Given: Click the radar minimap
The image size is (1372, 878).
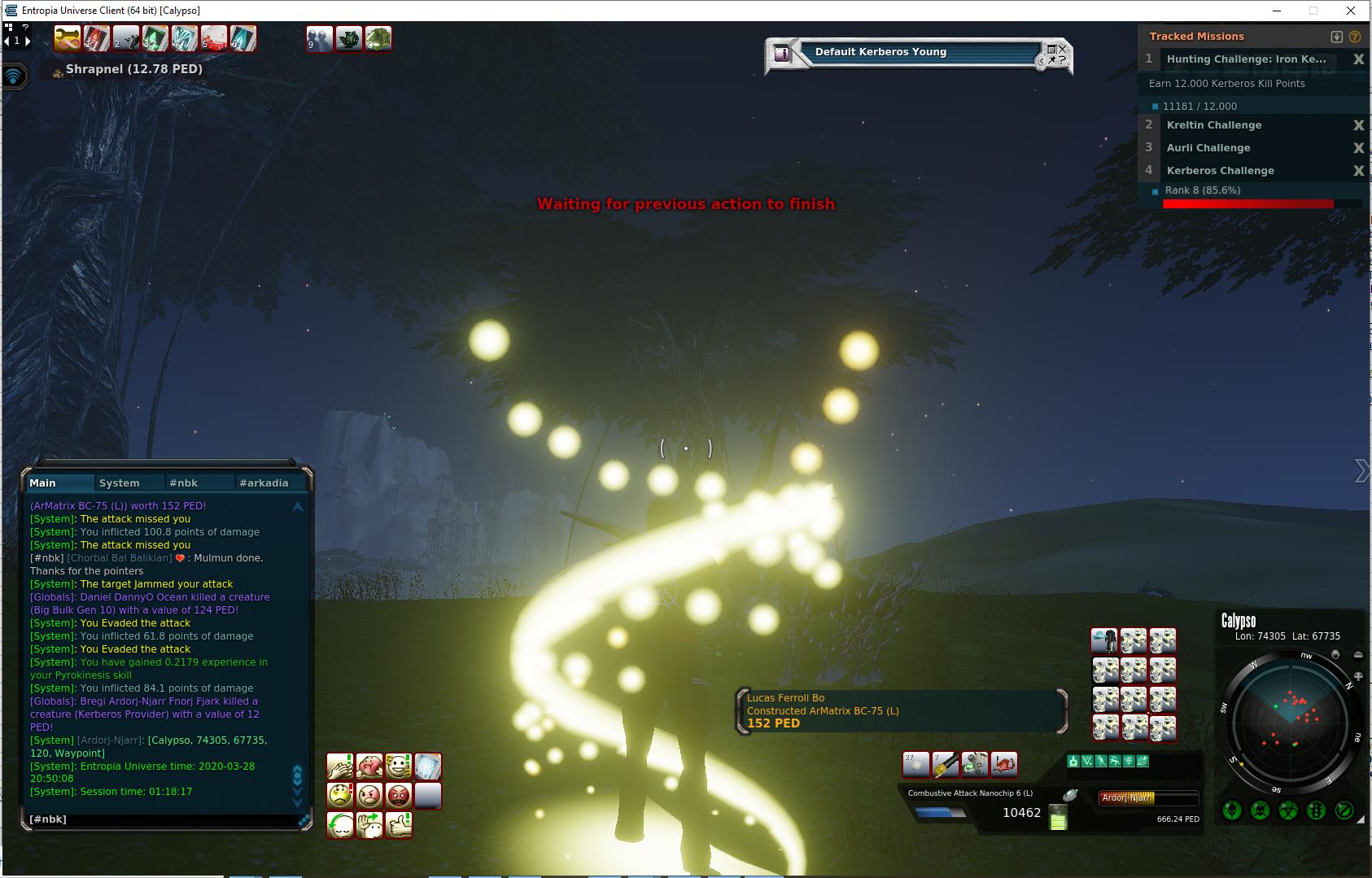Looking at the screenshot, I should (x=1289, y=721).
